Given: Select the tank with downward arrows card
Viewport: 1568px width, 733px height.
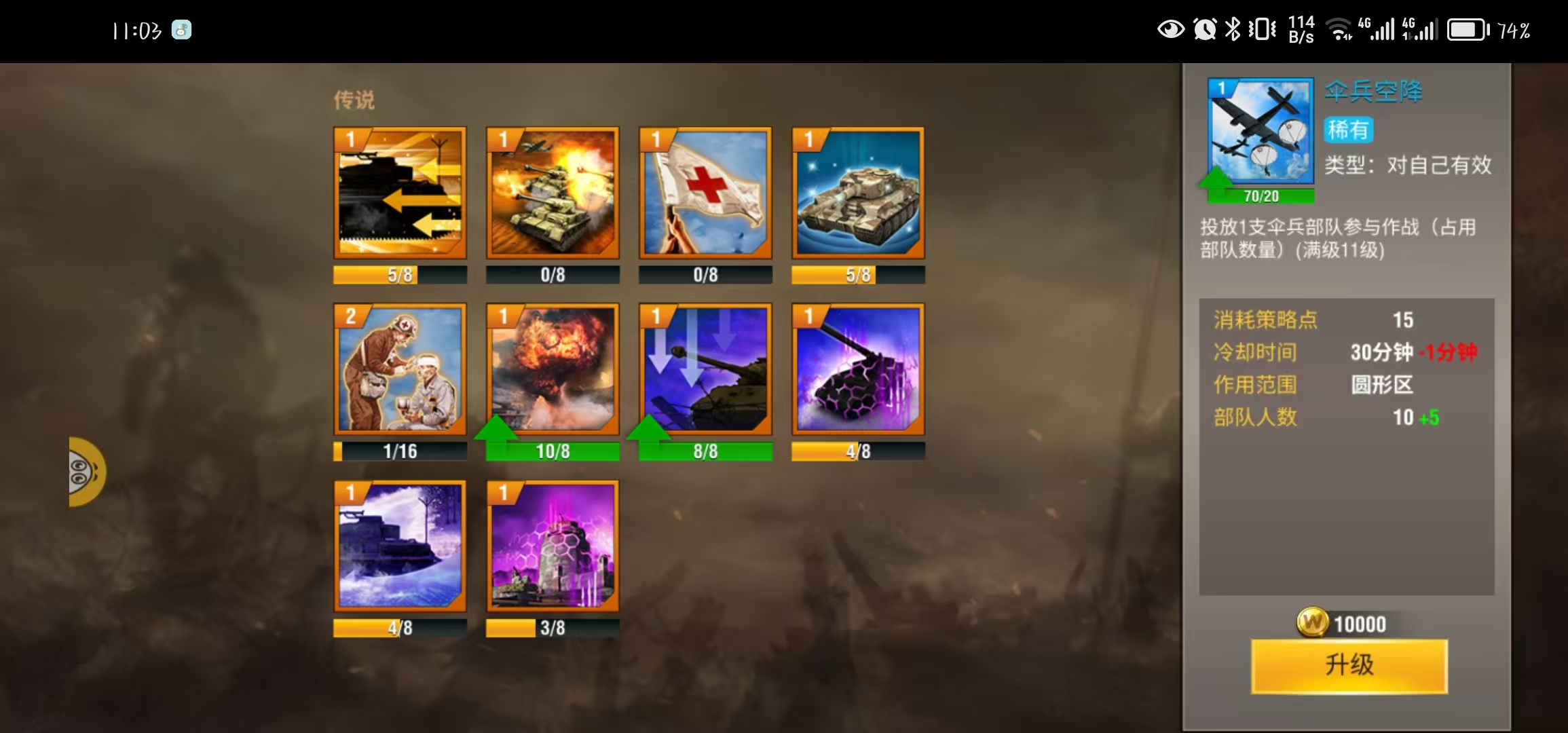Looking at the screenshot, I should [705, 369].
